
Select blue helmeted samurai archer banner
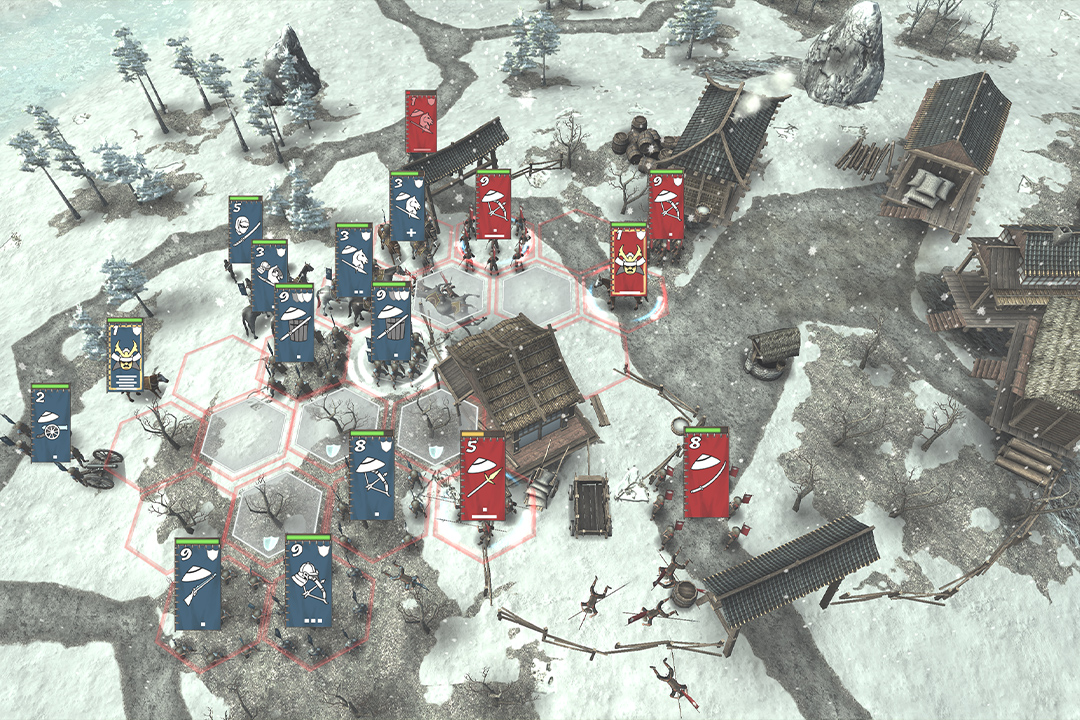pyautogui.click(x=308, y=581)
